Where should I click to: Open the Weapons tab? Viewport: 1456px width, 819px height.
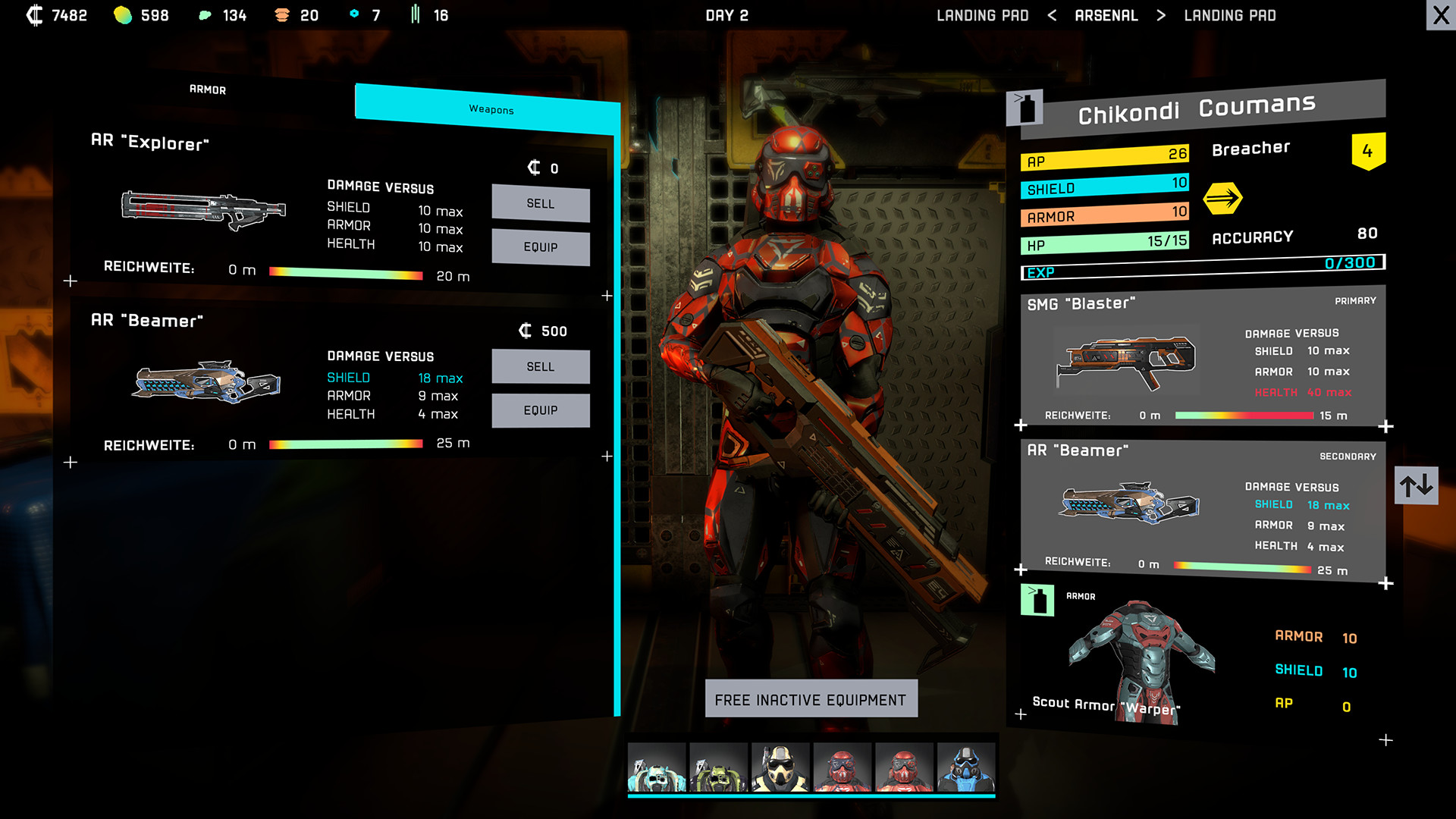pyautogui.click(x=491, y=109)
